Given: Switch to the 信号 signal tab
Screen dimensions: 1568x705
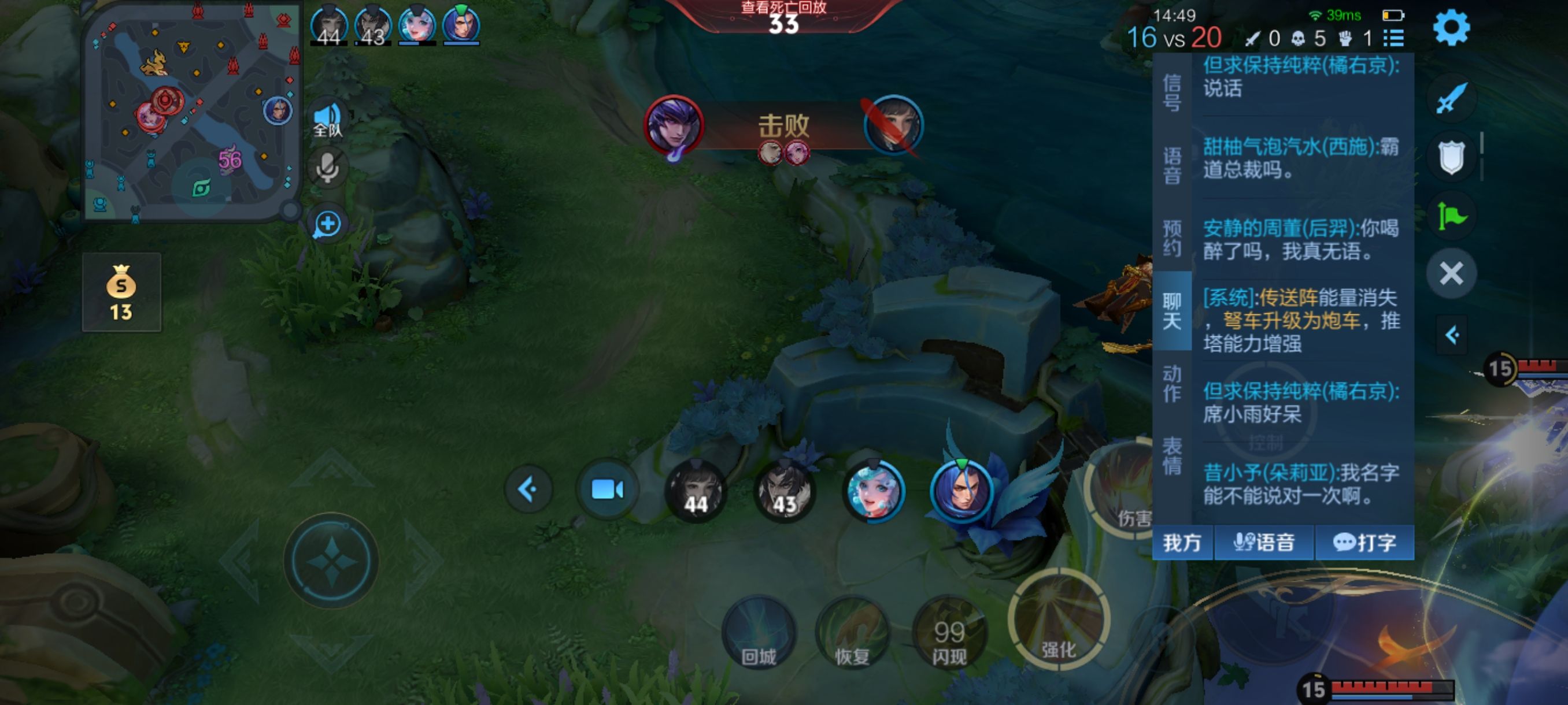Looking at the screenshot, I should coord(1172,92).
